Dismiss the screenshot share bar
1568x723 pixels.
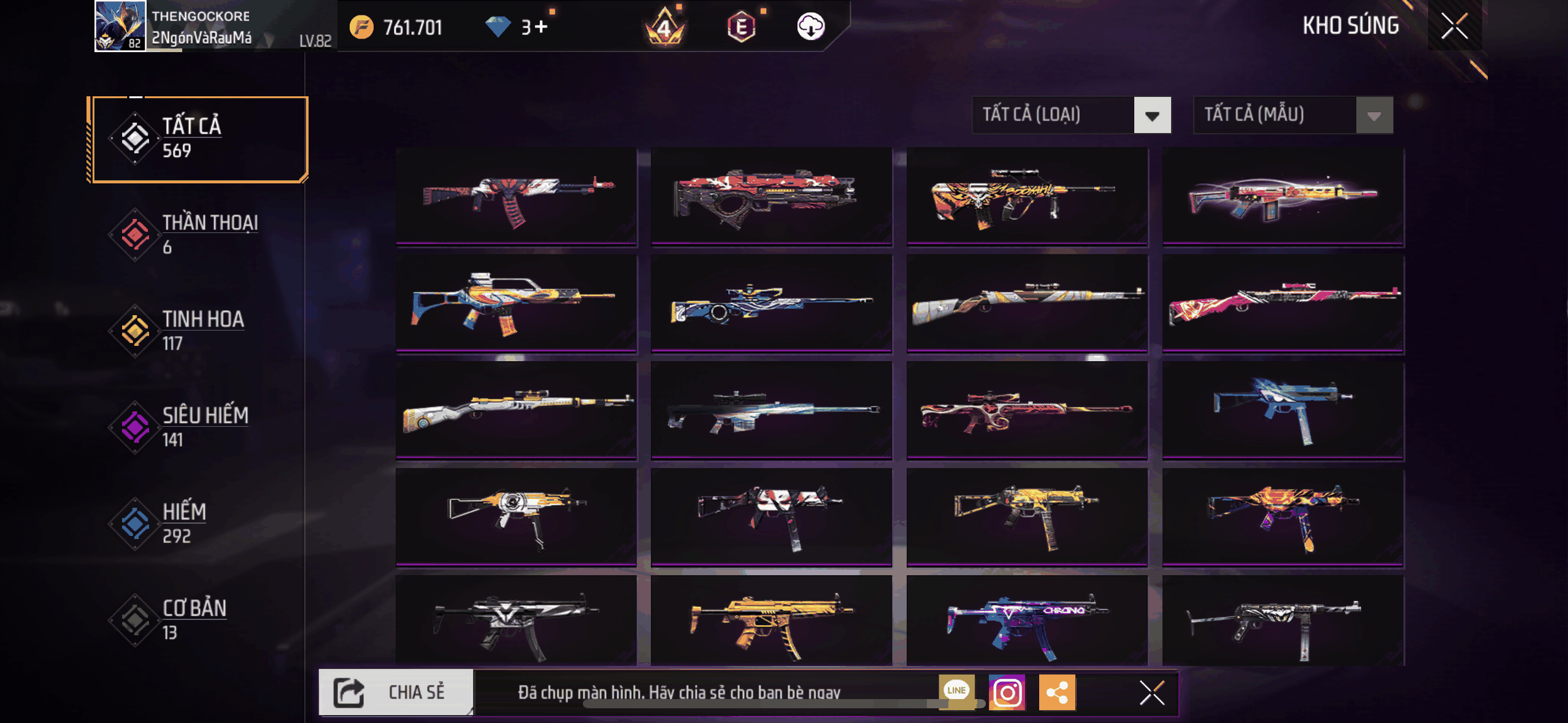click(1151, 693)
